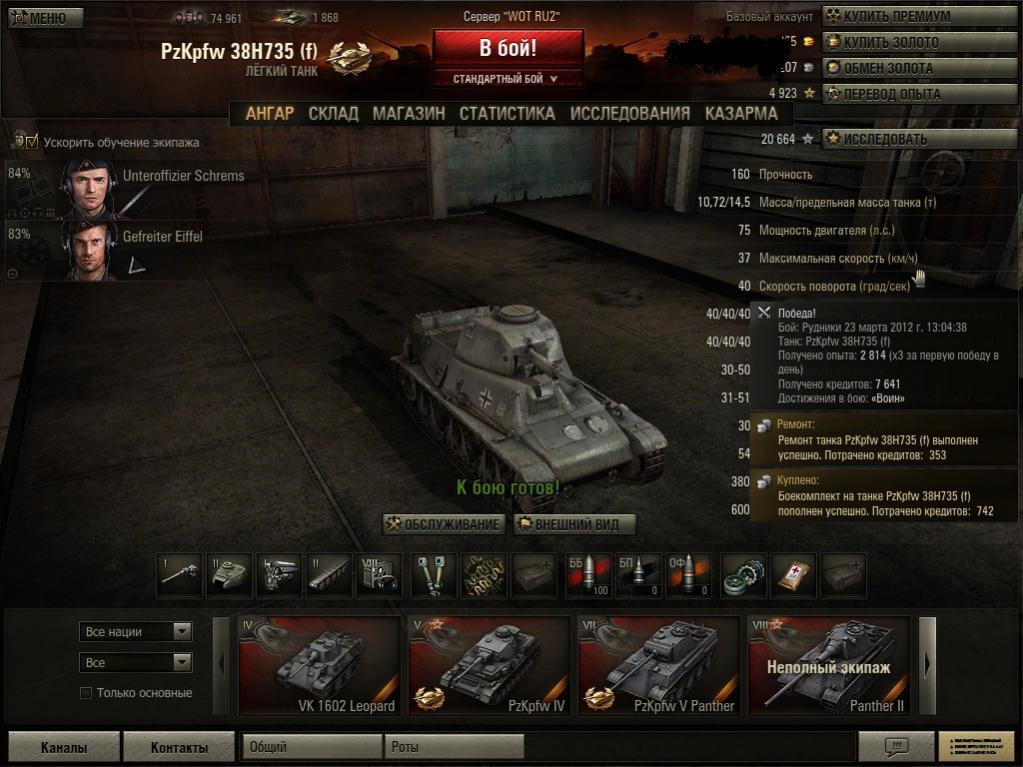
Task: Open Внешний вид customization
Action: [575, 524]
